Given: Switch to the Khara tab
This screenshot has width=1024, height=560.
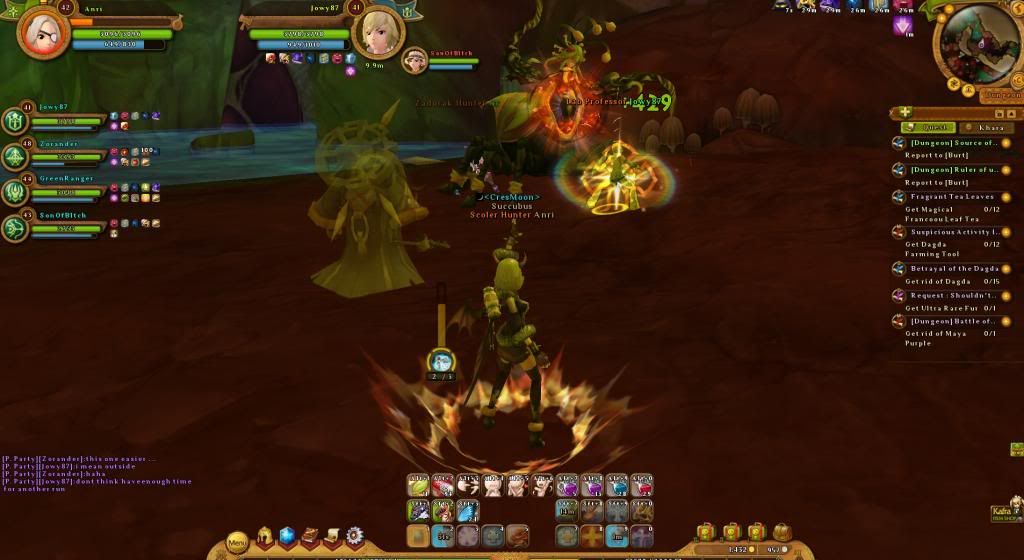Looking at the screenshot, I should [985, 127].
